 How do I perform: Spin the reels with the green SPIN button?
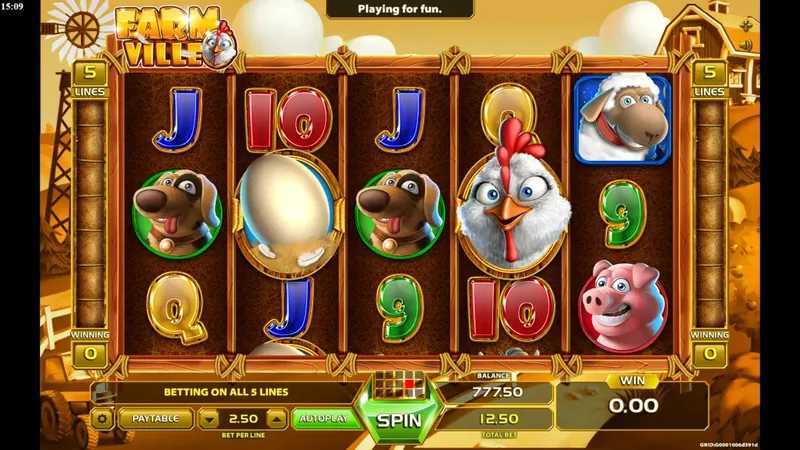tap(398, 421)
